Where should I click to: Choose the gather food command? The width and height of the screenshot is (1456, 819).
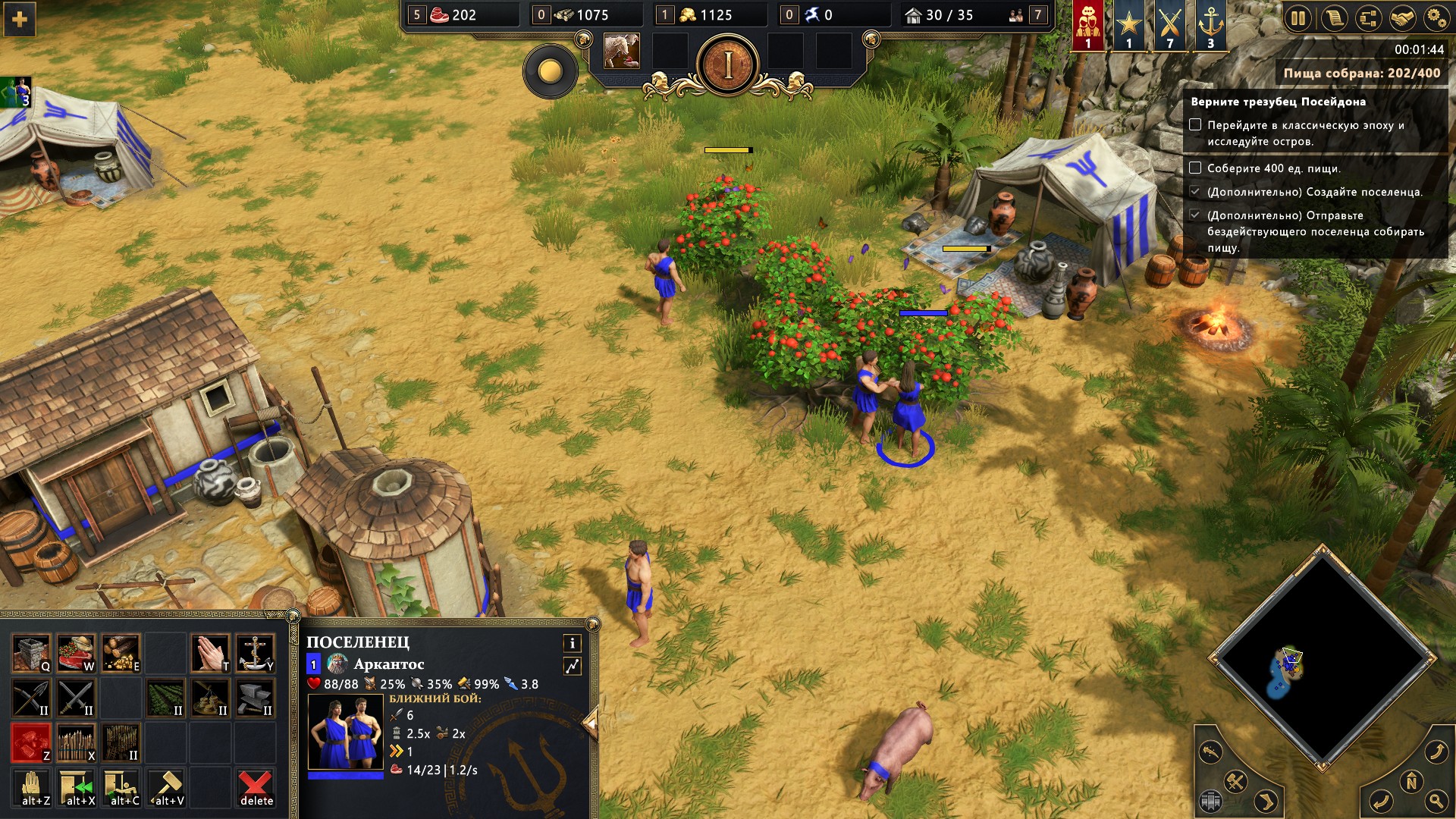point(76,654)
